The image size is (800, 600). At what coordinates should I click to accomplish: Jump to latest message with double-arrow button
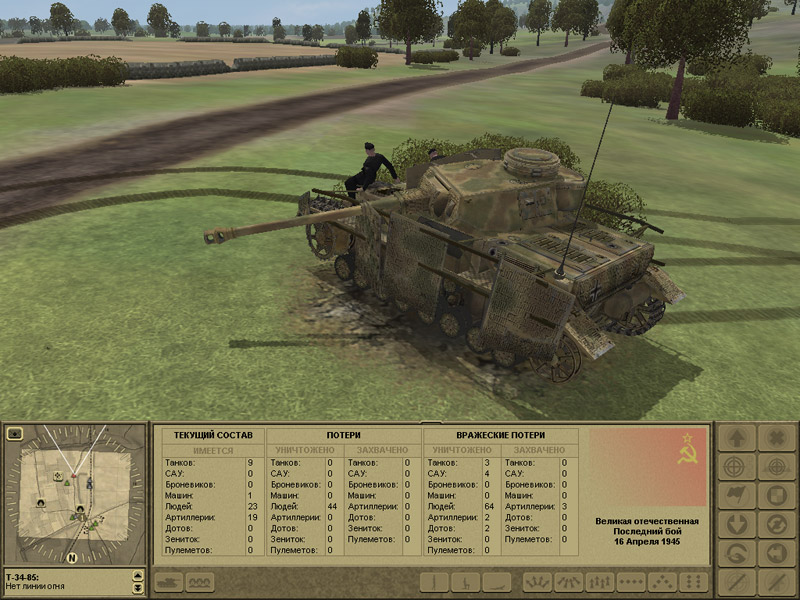coord(138,588)
